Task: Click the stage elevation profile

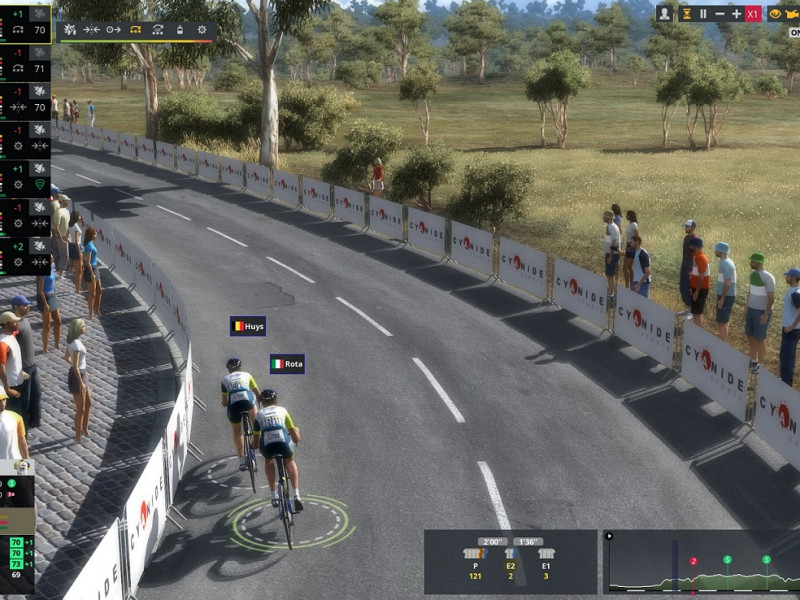Action: [x=700, y=562]
